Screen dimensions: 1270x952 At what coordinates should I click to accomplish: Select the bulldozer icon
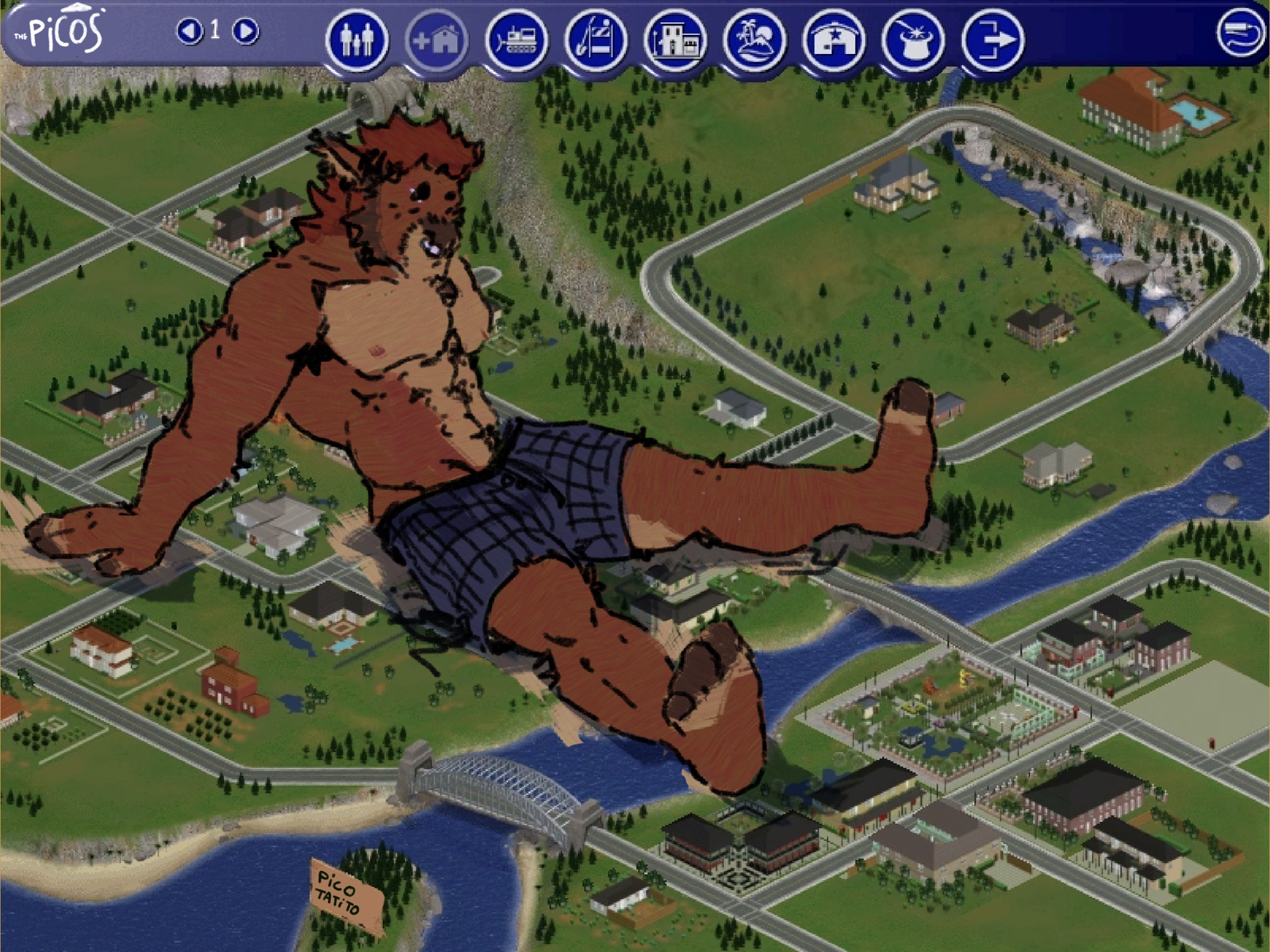point(516,41)
